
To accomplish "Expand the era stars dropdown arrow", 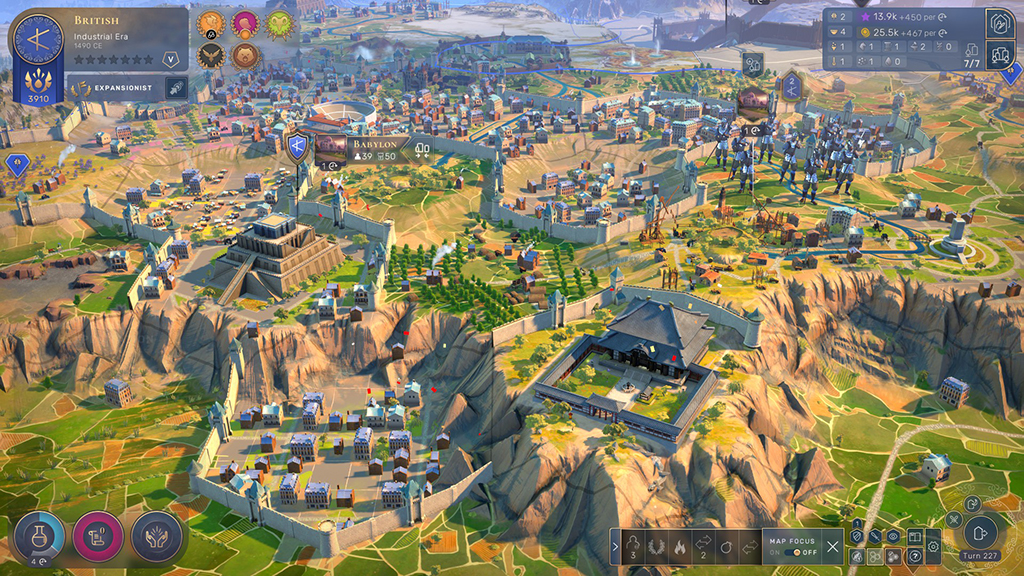I will tap(171, 59).
